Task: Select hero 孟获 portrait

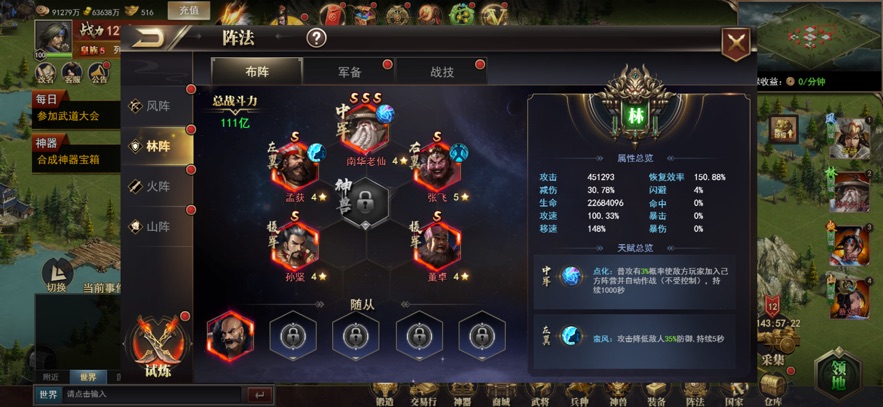Action: coord(294,167)
